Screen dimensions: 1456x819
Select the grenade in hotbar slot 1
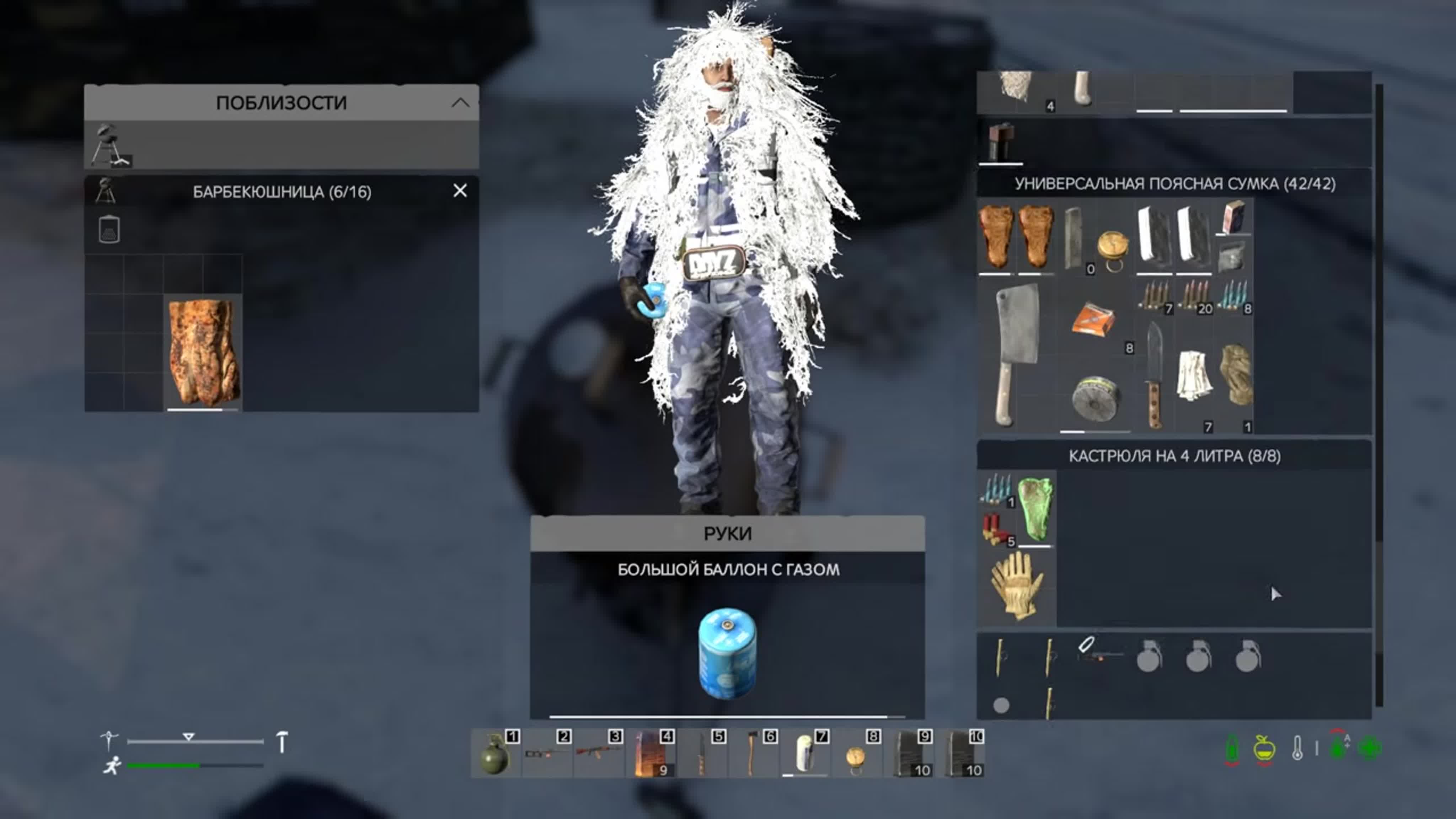point(494,754)
